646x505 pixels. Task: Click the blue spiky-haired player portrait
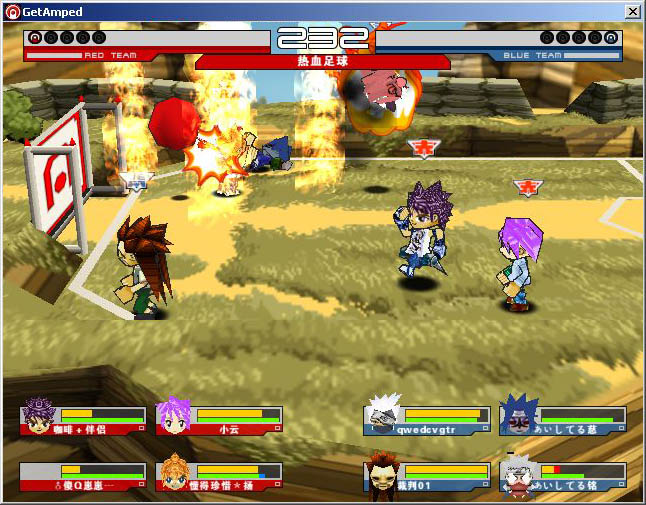pyautogui.click(x=517, y=416)
